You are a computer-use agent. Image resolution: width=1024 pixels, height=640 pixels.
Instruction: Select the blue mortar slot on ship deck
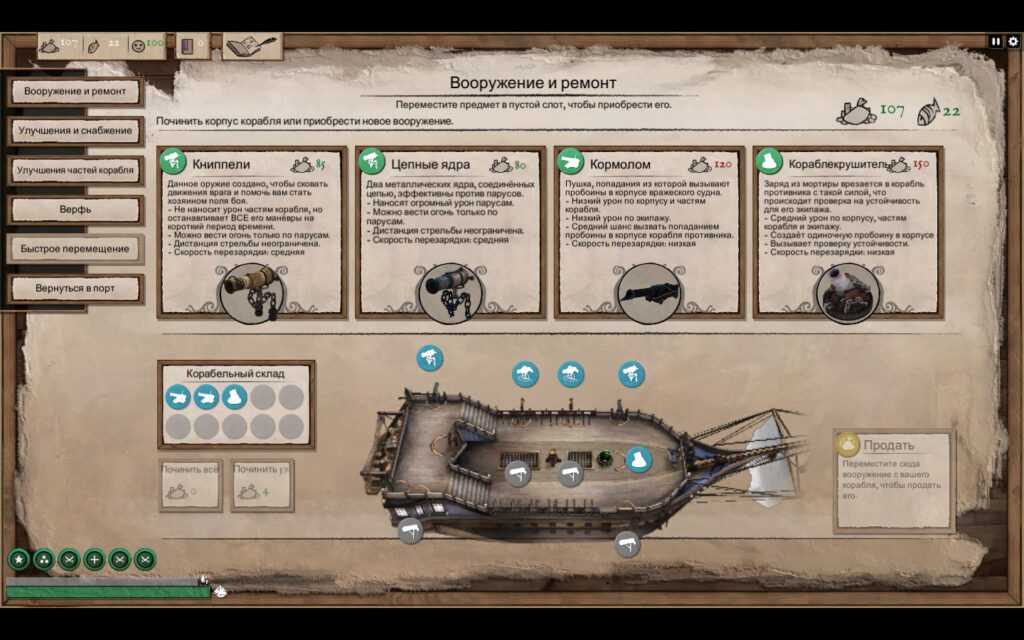click(638, 460)
